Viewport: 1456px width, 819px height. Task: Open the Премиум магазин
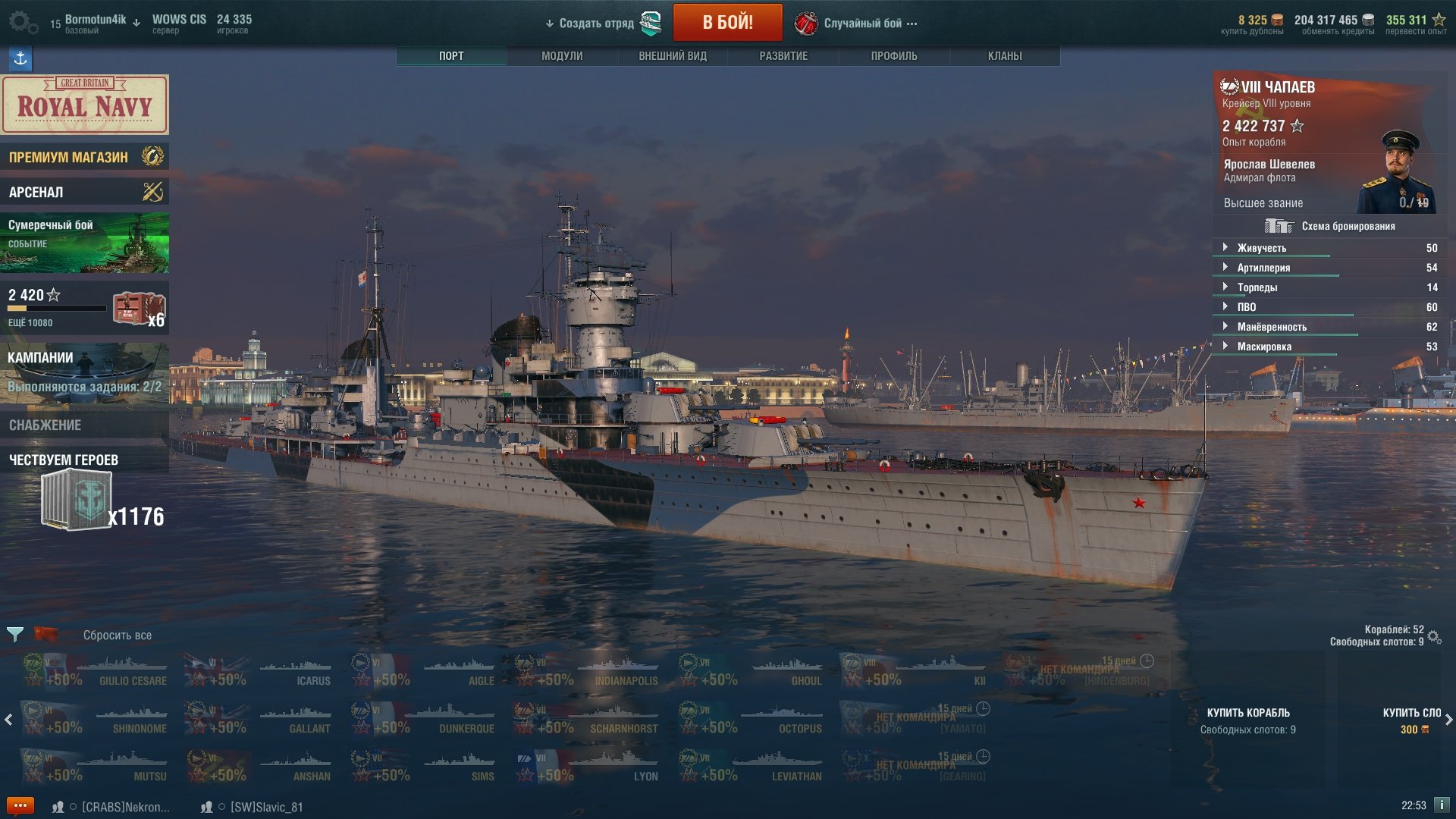(x=84, y=157)
